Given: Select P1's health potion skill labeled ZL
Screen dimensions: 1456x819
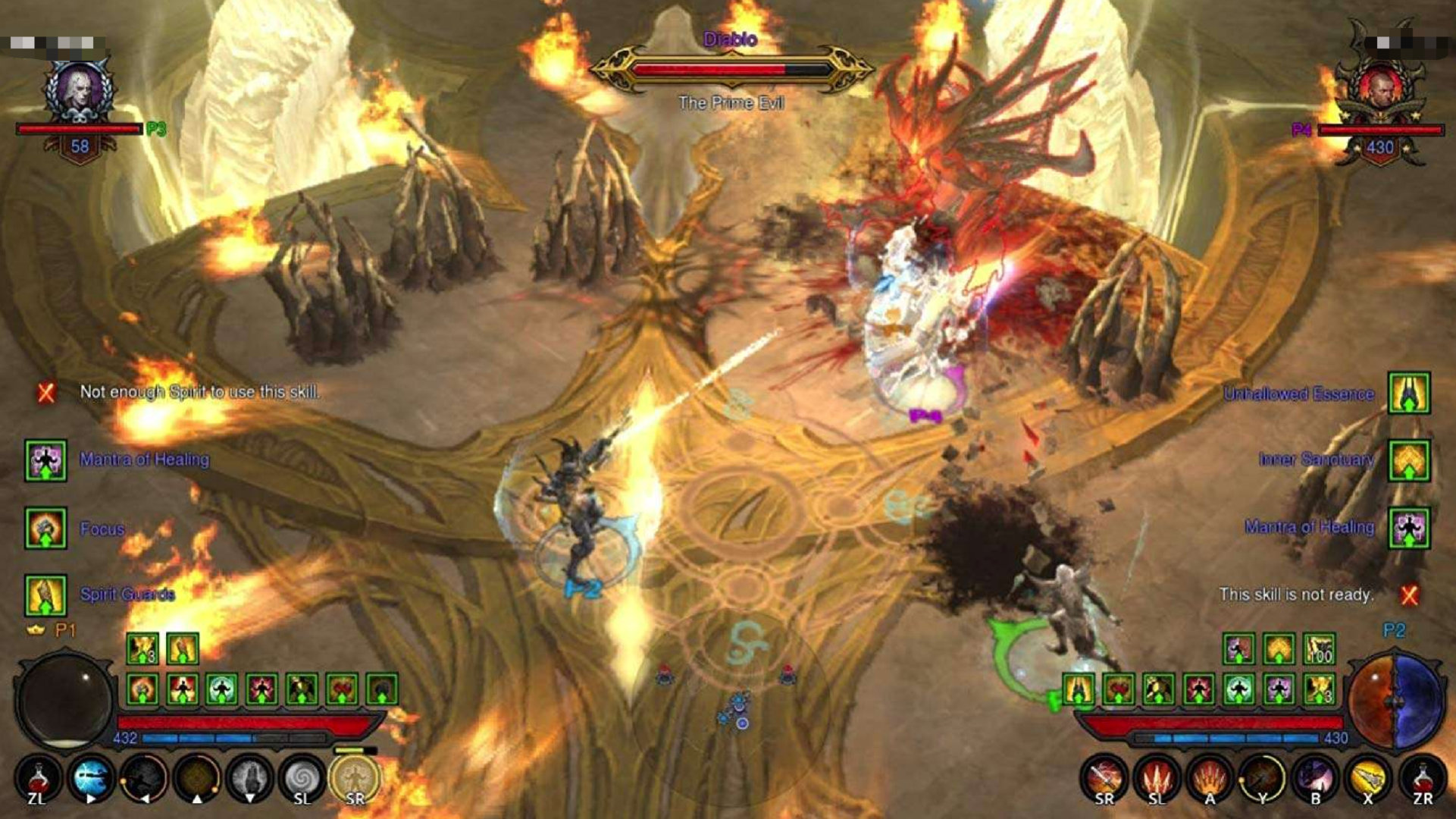Looking at the screenshot, I should (39, 777).
